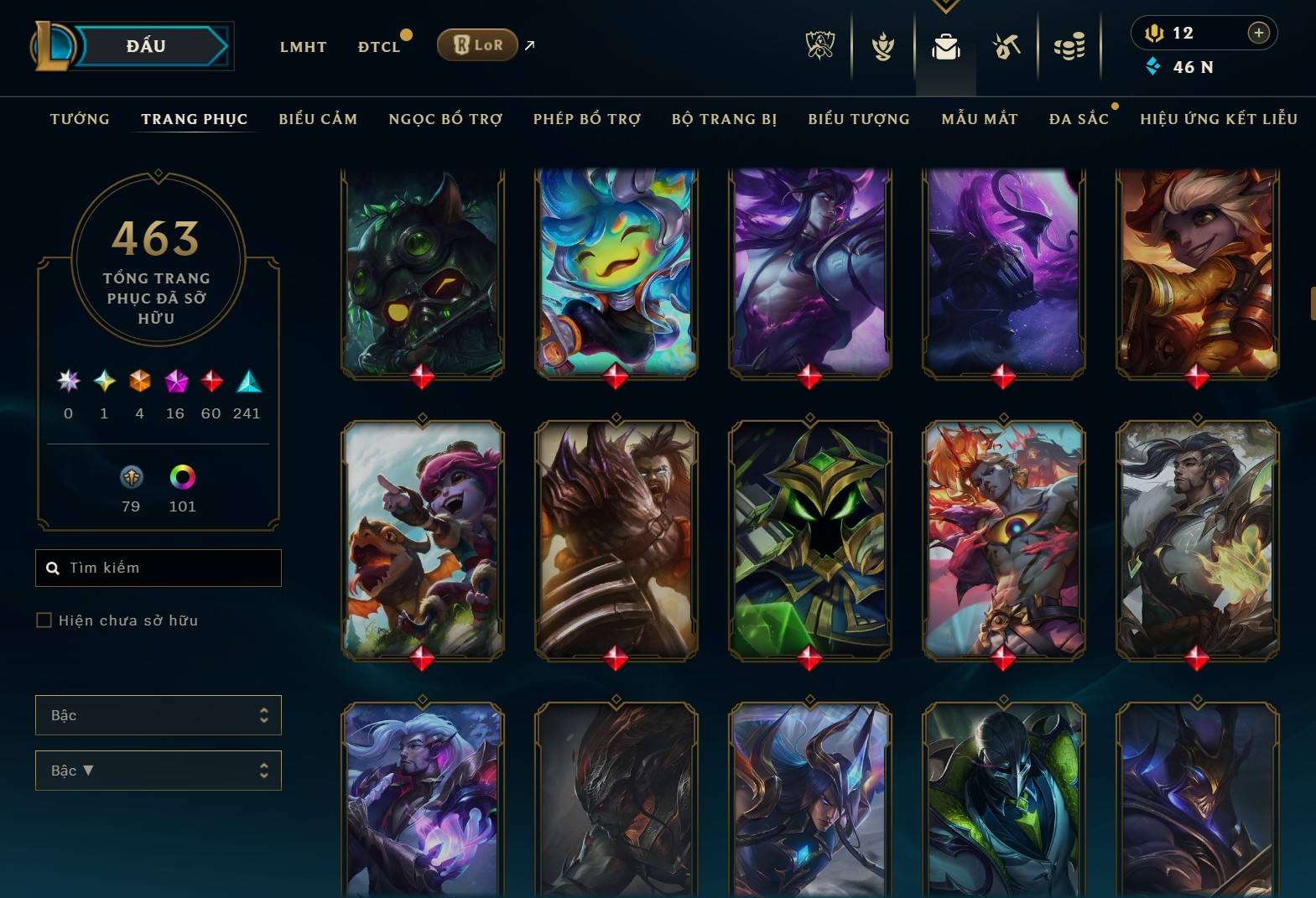The height and width of the screenshot is (898, 1316).
Task: Enable the 'Hiện chưa sở hữu' checkbox
Action: 44,620
